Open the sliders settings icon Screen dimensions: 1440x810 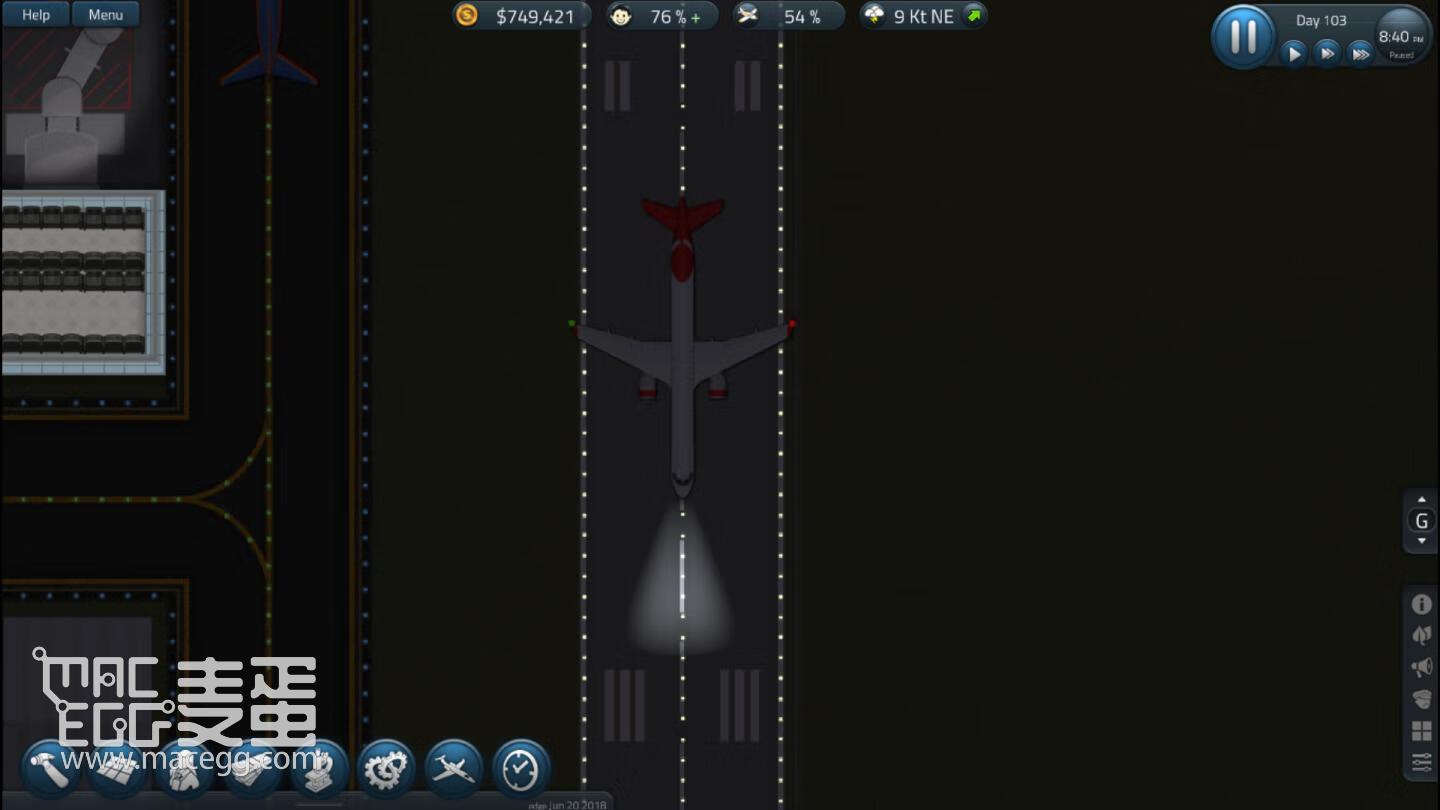click(1421, 763)
